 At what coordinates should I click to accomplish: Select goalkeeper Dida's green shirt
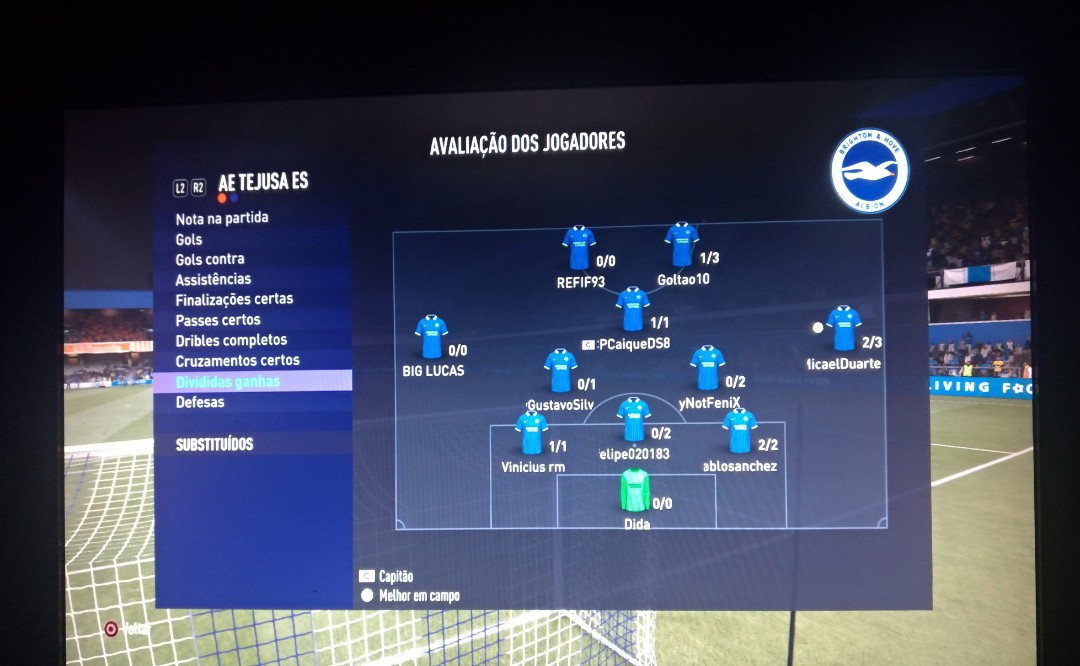pyautogui.click(x=635, y=490)
